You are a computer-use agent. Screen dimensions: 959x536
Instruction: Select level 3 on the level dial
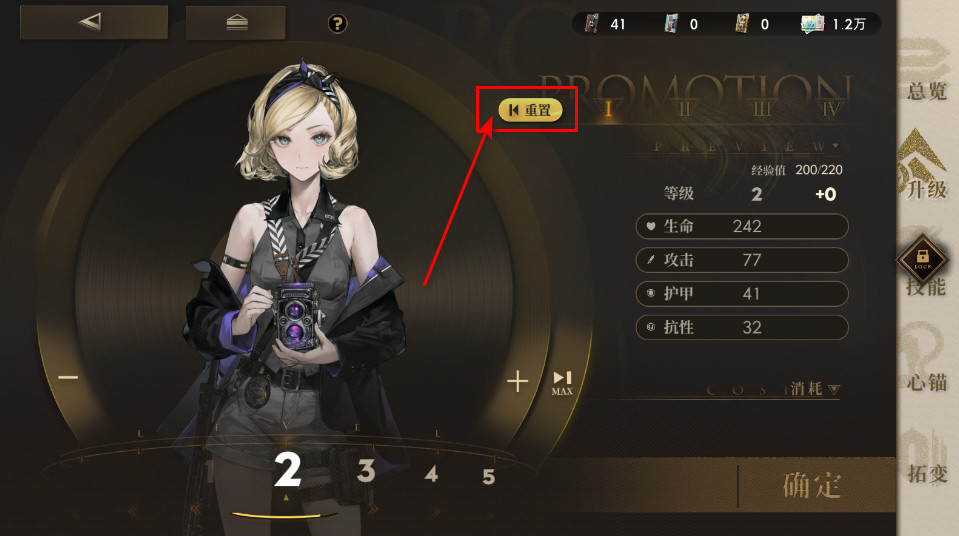tap(366, 471)
